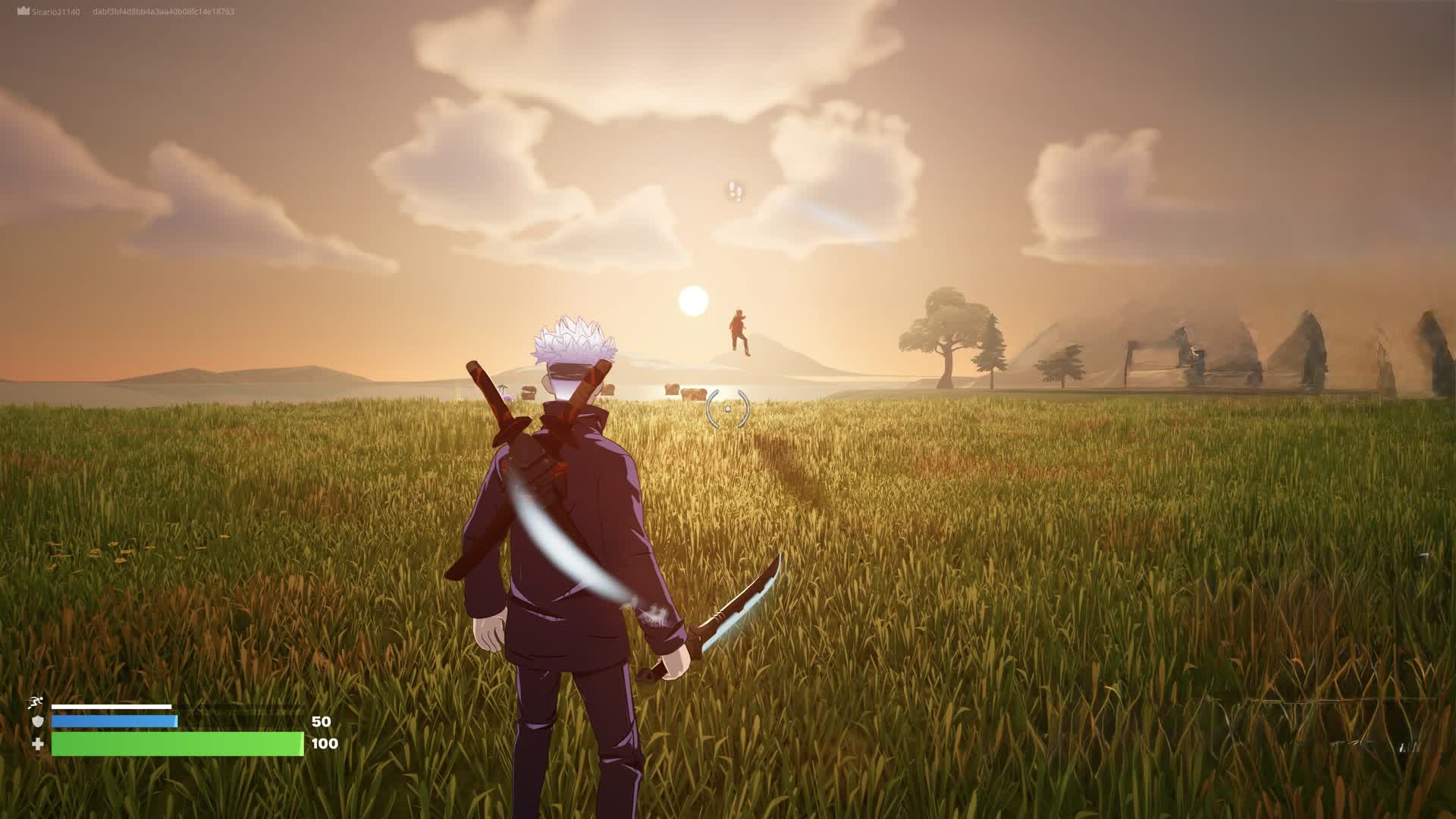Select the Sicario21140 player name tag
Screen dimensions: 1456x819
point(55,12)
